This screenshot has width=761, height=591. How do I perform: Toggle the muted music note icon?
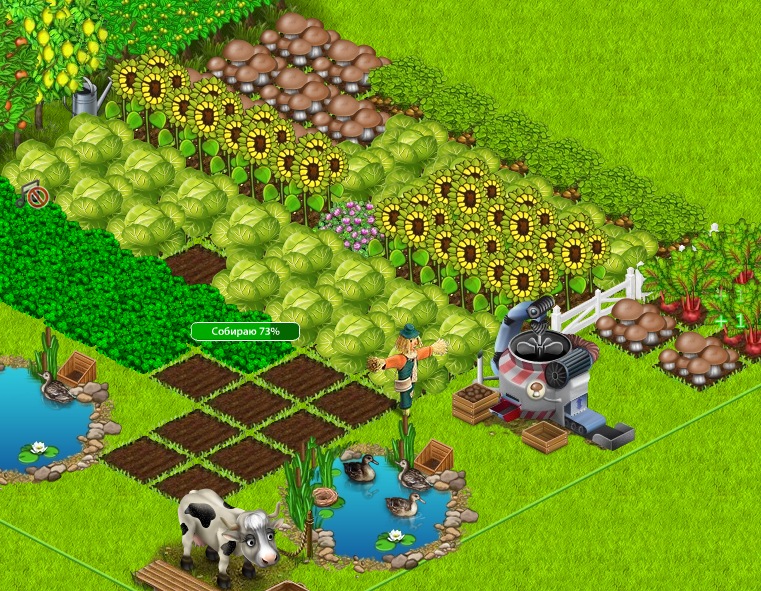click(35, 195)
